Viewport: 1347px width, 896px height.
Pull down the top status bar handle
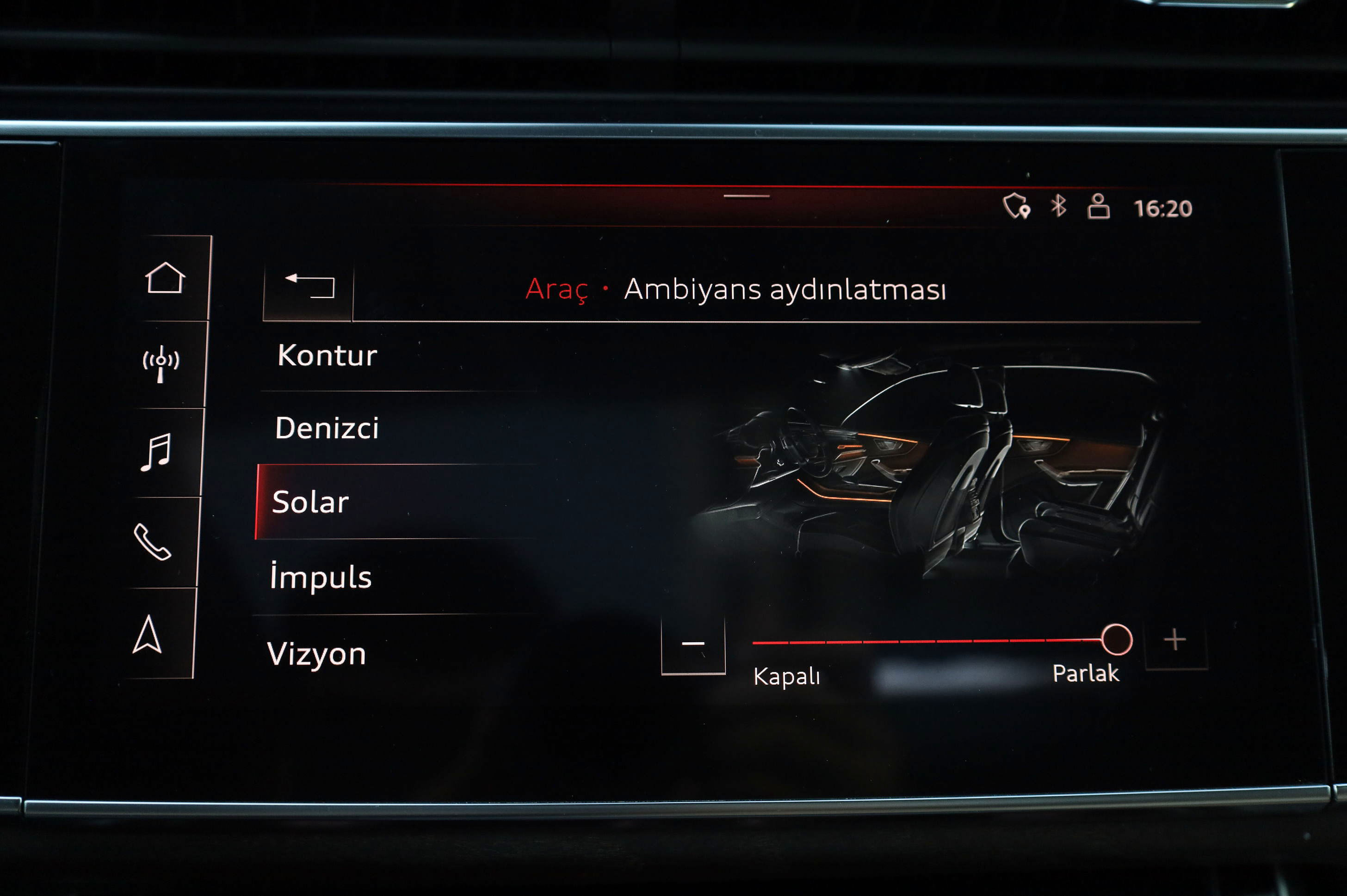click(746, 196)
